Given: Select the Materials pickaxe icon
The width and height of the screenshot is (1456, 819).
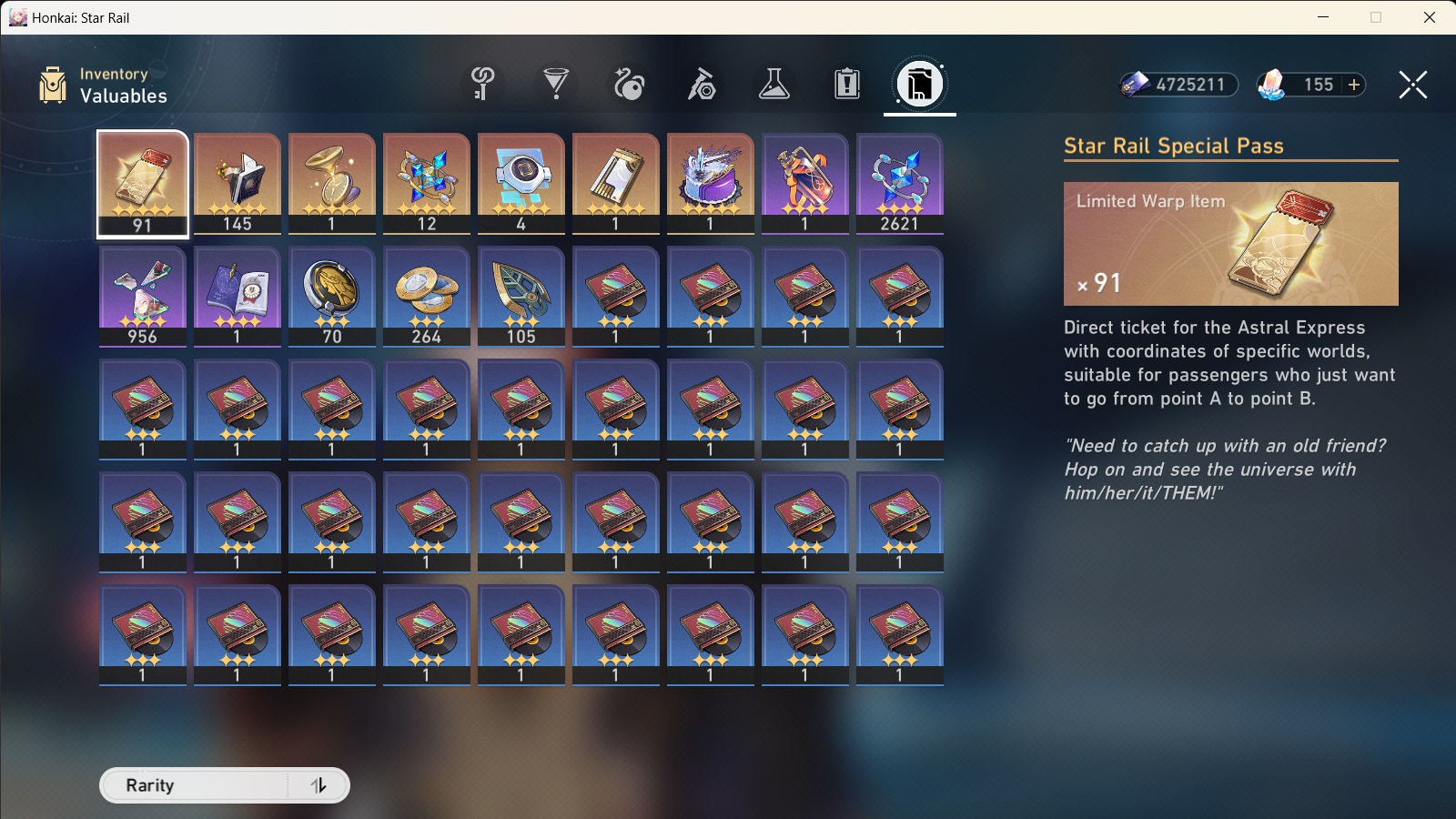Looking at the screenshot, I should [701, 84].
